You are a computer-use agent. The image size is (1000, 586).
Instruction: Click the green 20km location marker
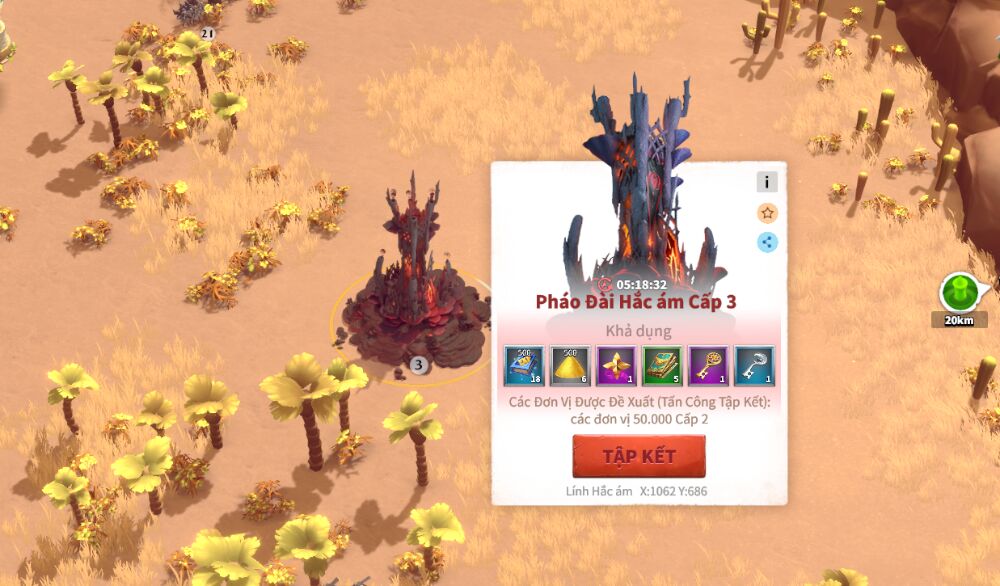click(x=959, y=293)
